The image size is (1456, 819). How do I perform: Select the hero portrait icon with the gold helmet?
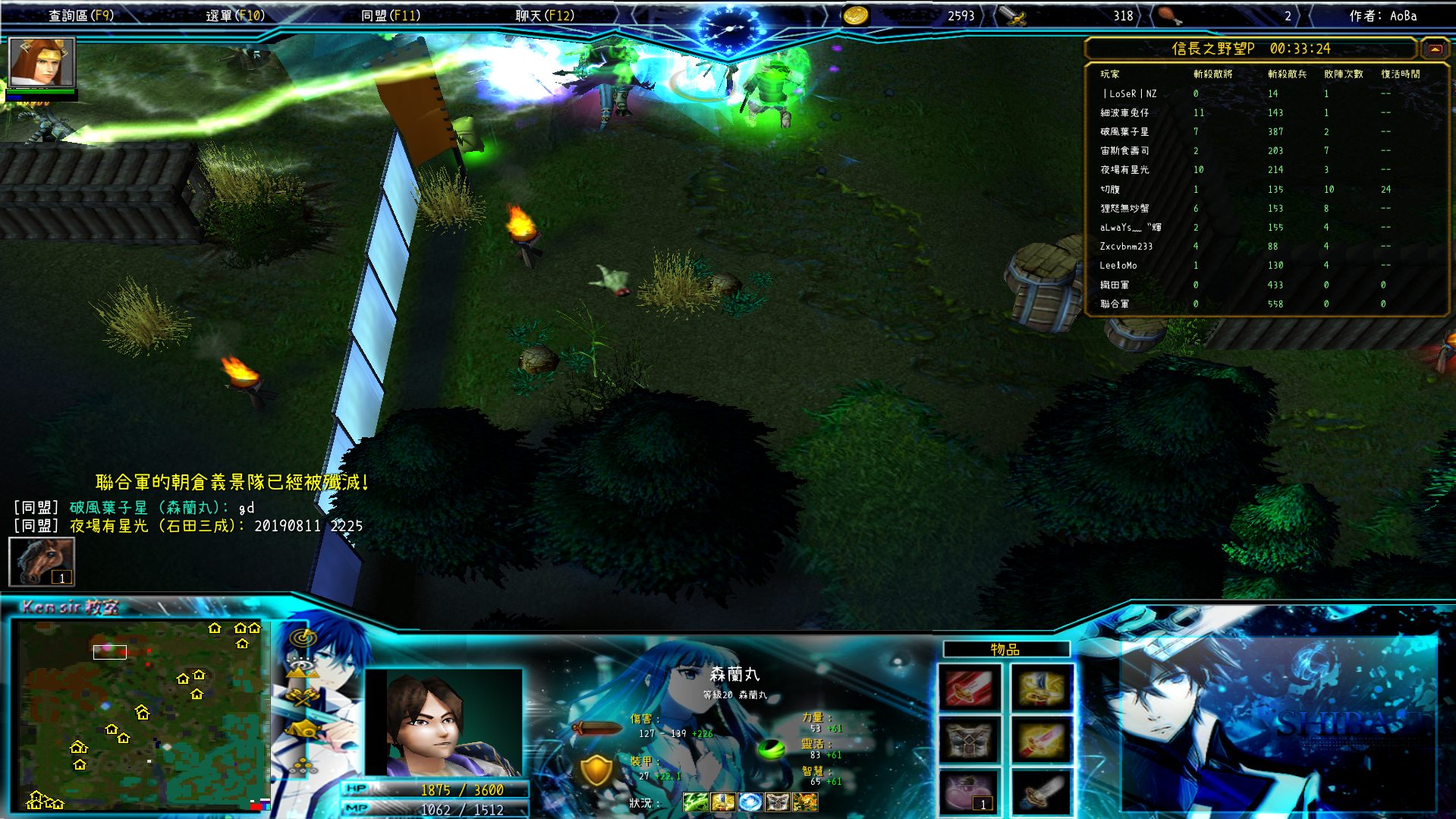tap(42, 62)
